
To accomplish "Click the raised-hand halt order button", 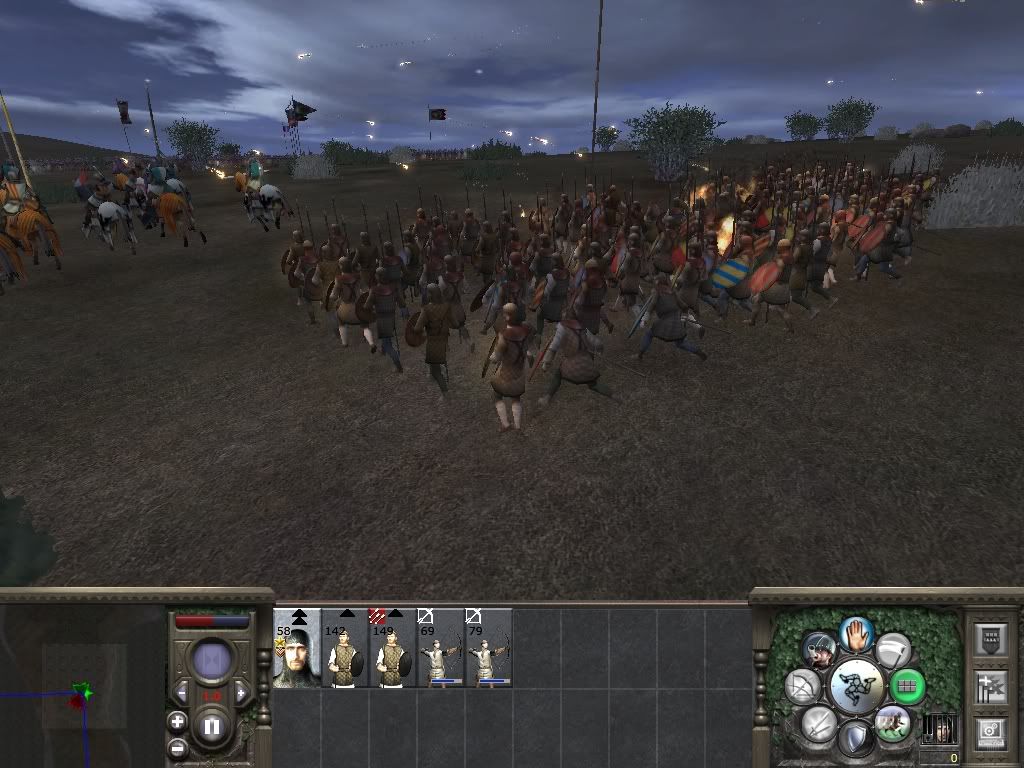I will click(x=856, y=633).
